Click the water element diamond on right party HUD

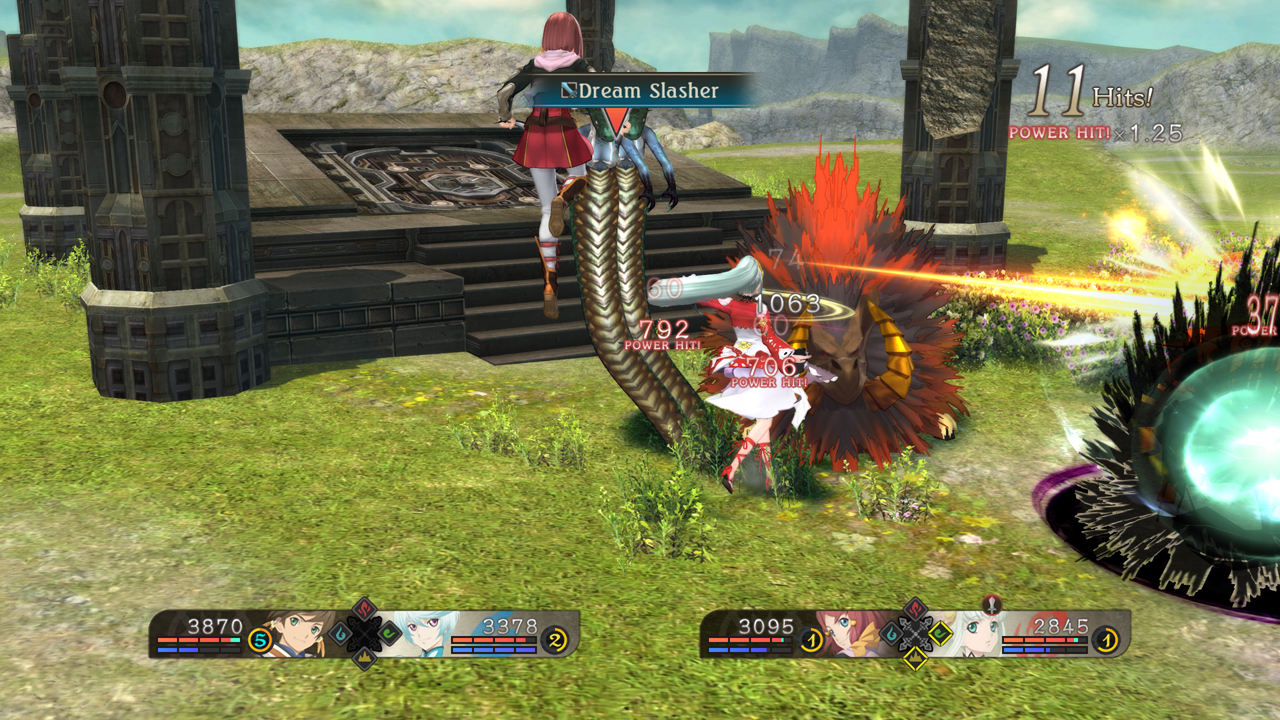tap(893, 634)
